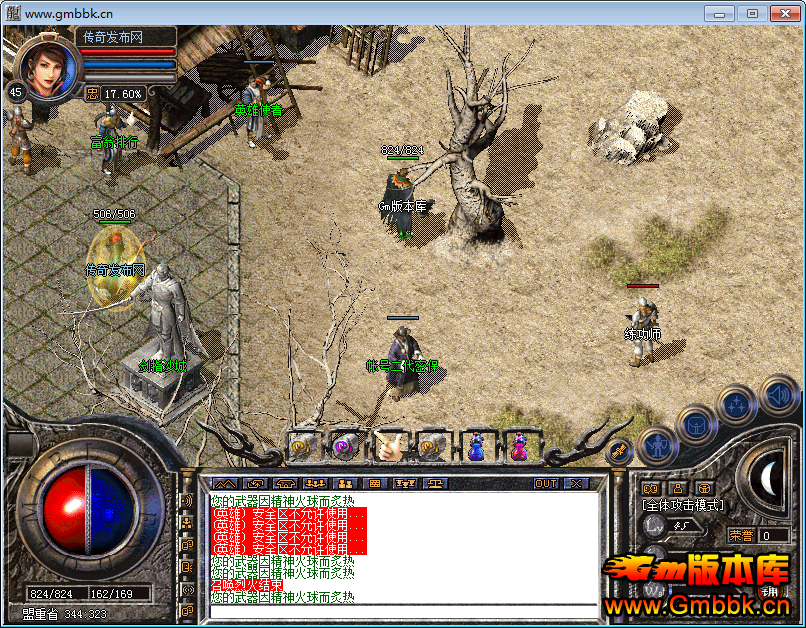This screenshot has width=806, height=628.
Task: Click the balance scale chat toolbar button
Action: click(x=438, y=484)
